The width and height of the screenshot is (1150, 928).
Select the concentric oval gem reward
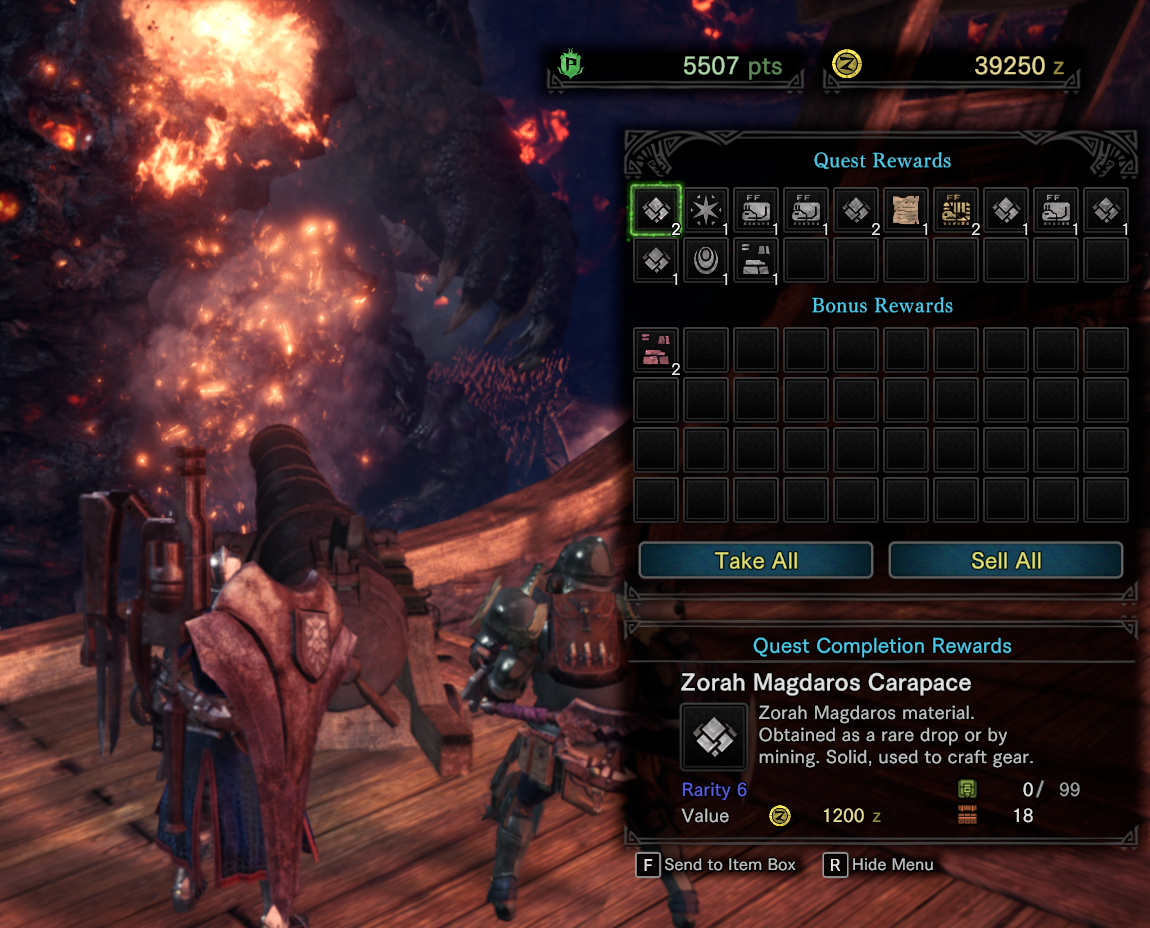706,260
